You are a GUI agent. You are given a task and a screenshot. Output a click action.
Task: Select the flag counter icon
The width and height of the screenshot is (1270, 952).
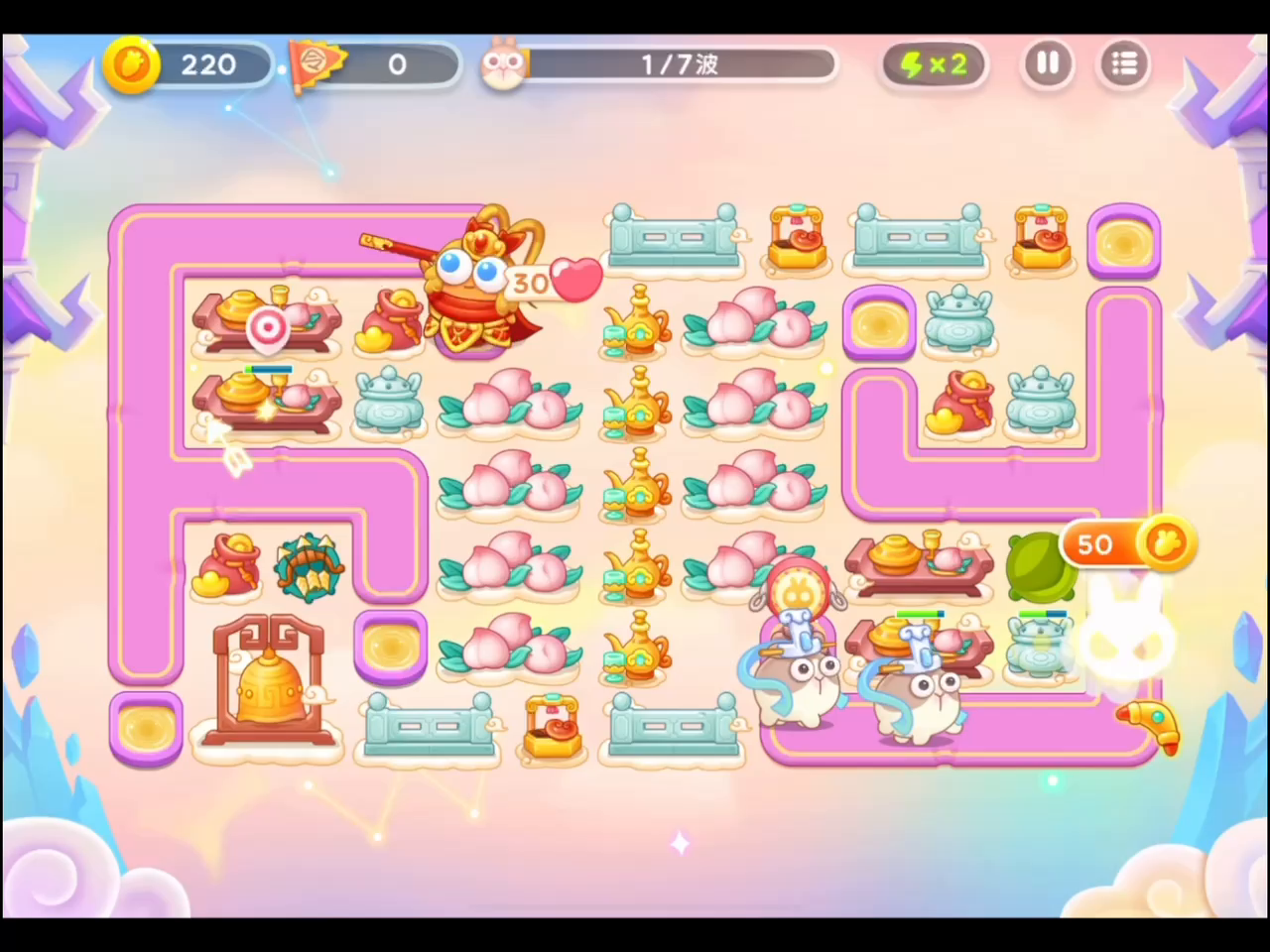[x=317, y=63]
